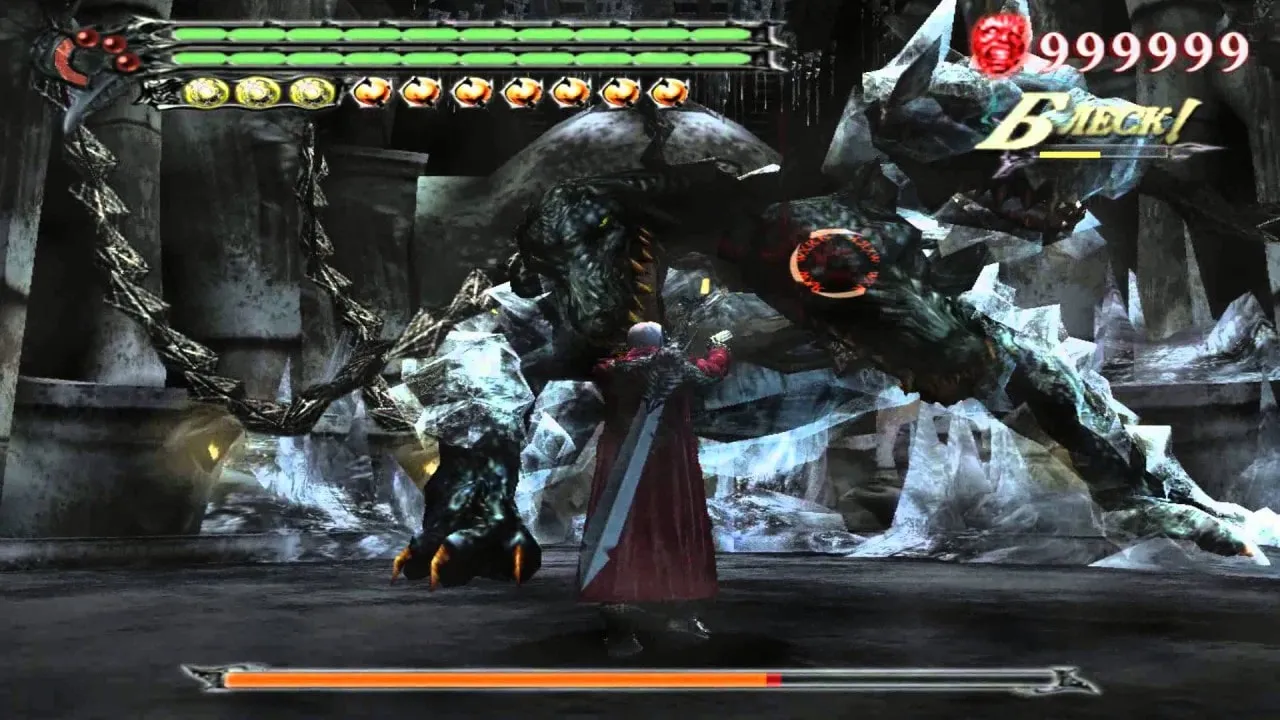The width and height of the screenshot is (1280, 720).
Task: Click the first orange Devil Trigger rune
Action: (372, 91)
